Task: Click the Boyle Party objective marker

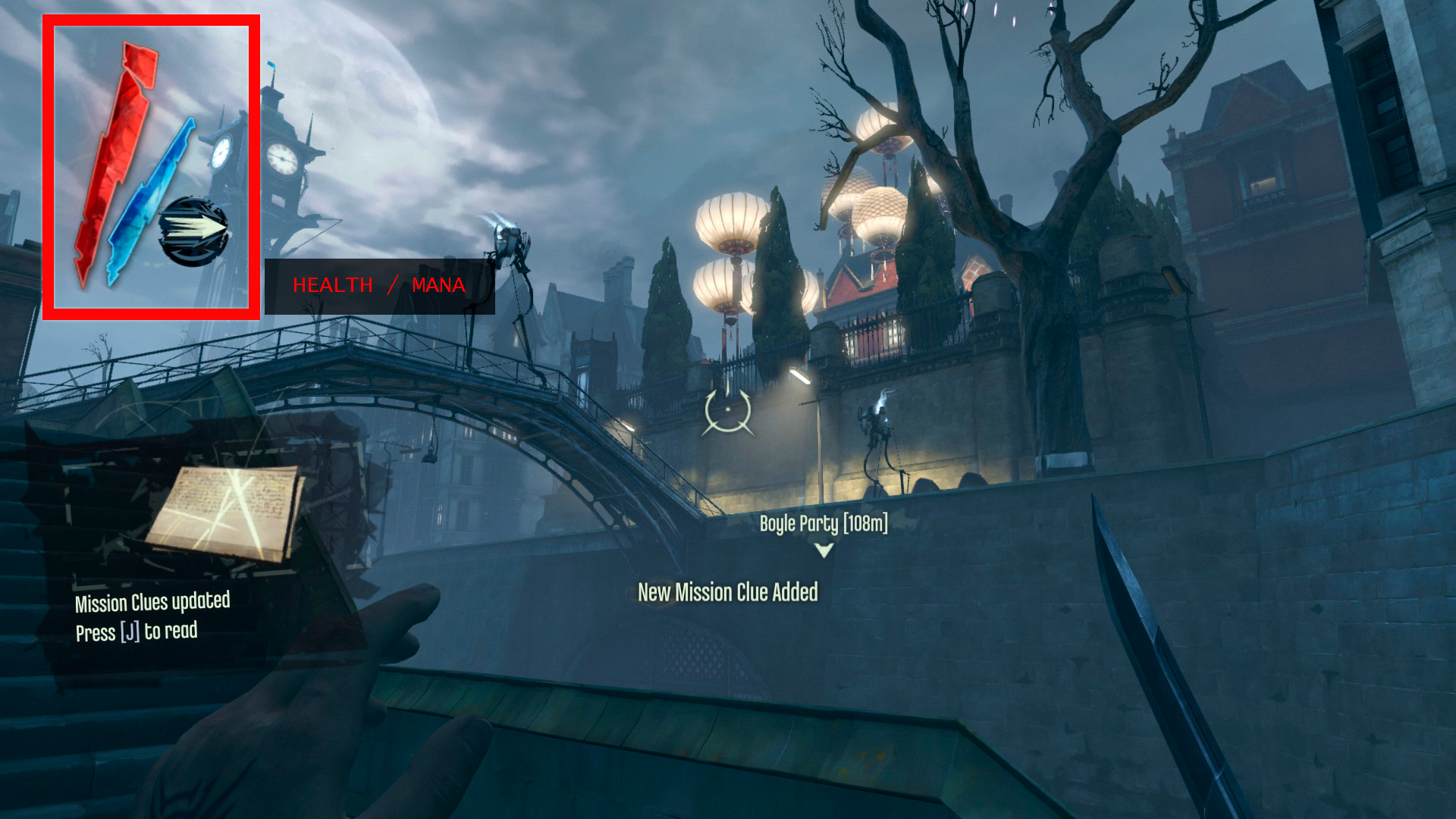Action: click(824, 551)
